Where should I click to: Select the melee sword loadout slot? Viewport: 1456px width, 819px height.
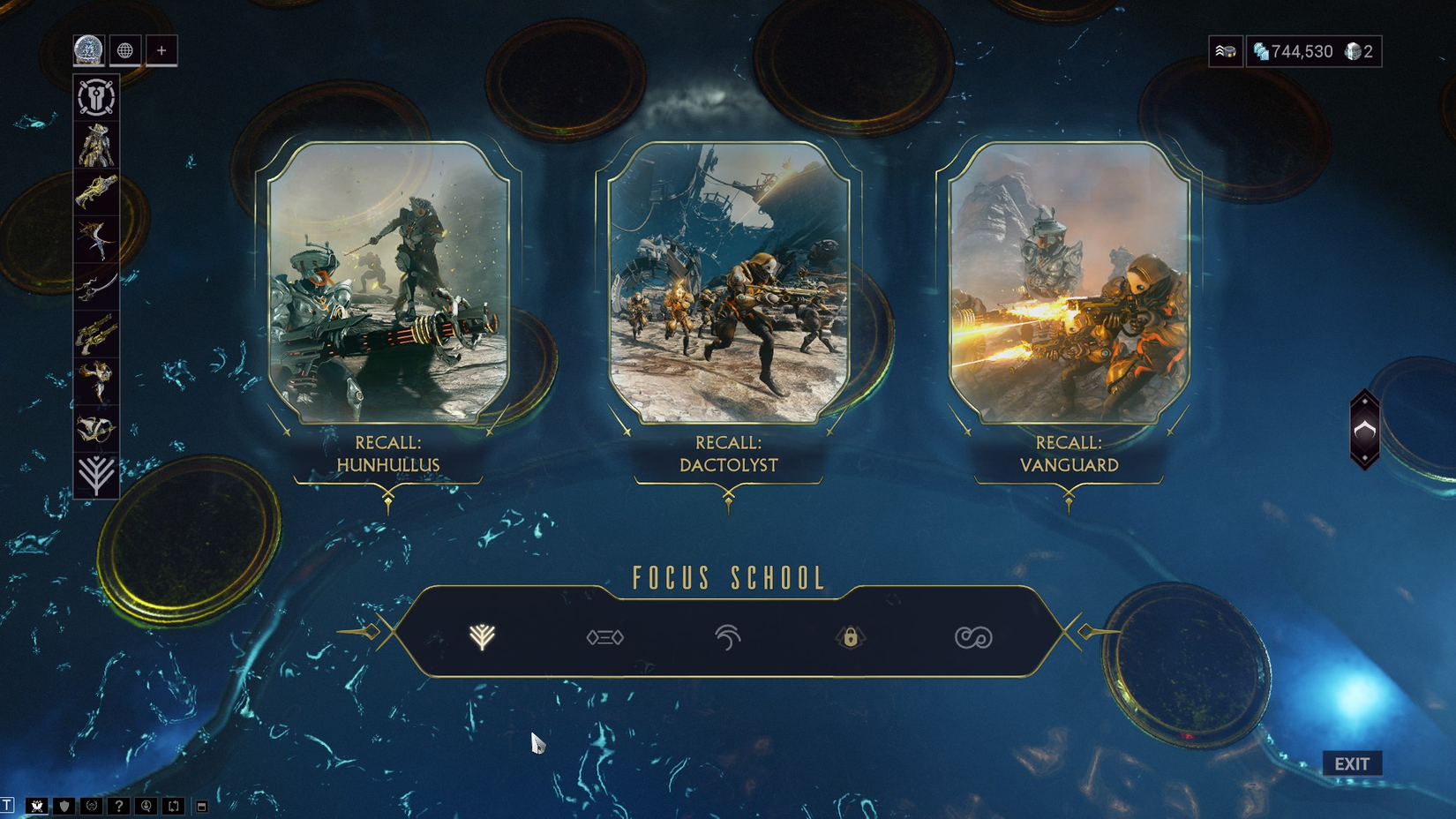click(x=95, y=285)
